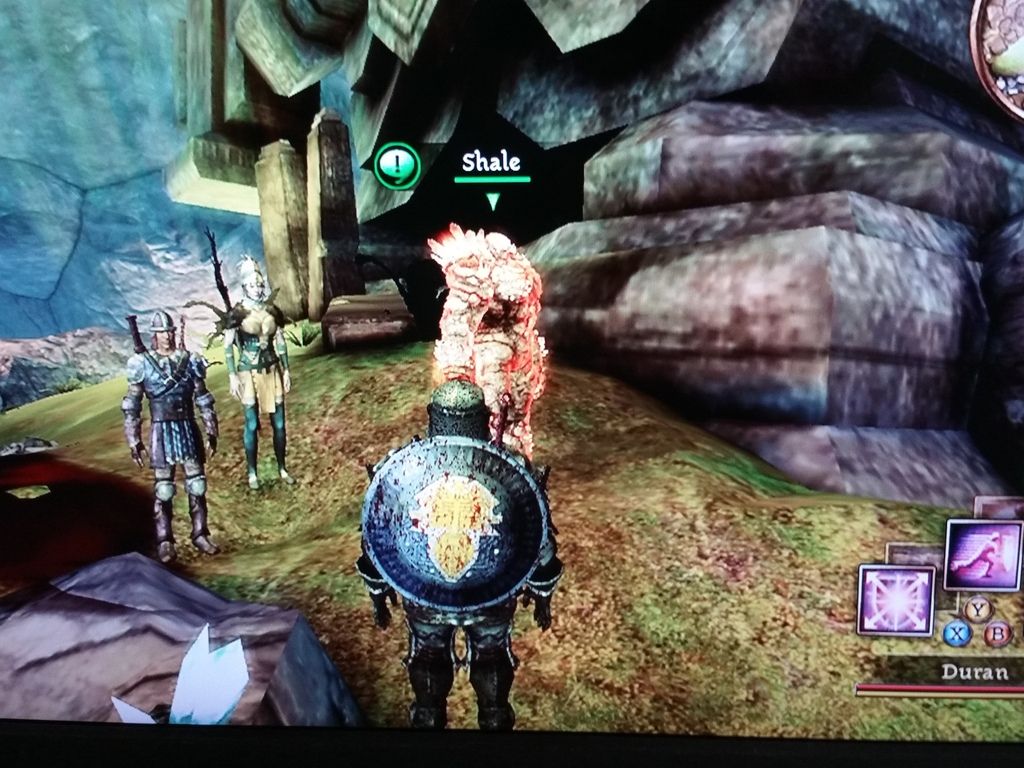Activate the radiating arrows burst ability
Screen dimensions: 1024x768
[x=896, y=600]
